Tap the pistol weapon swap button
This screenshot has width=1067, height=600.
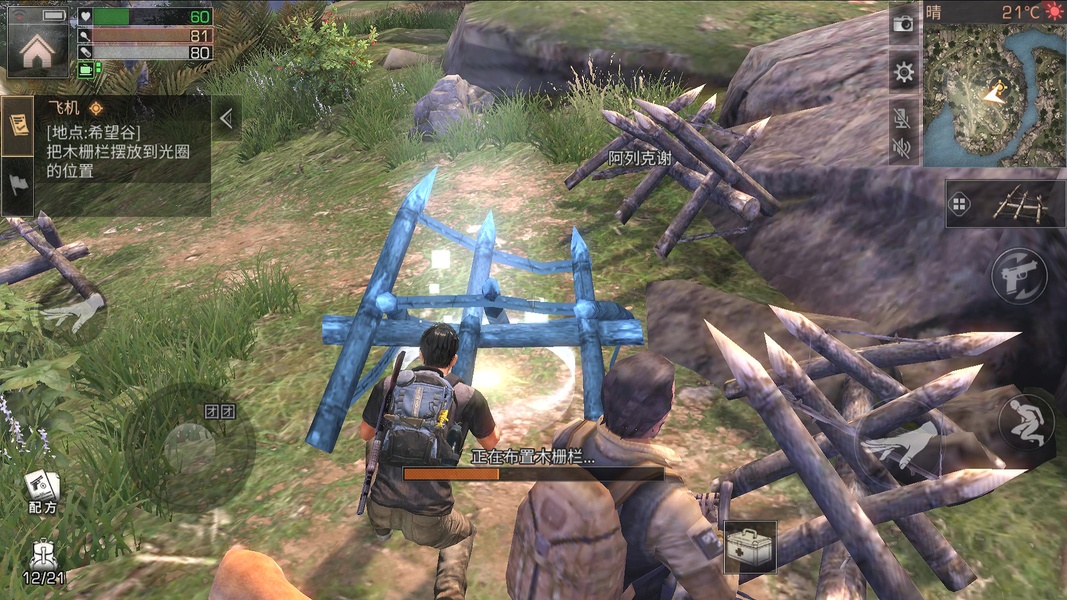pyautogui.click(x=1019, y=277)
